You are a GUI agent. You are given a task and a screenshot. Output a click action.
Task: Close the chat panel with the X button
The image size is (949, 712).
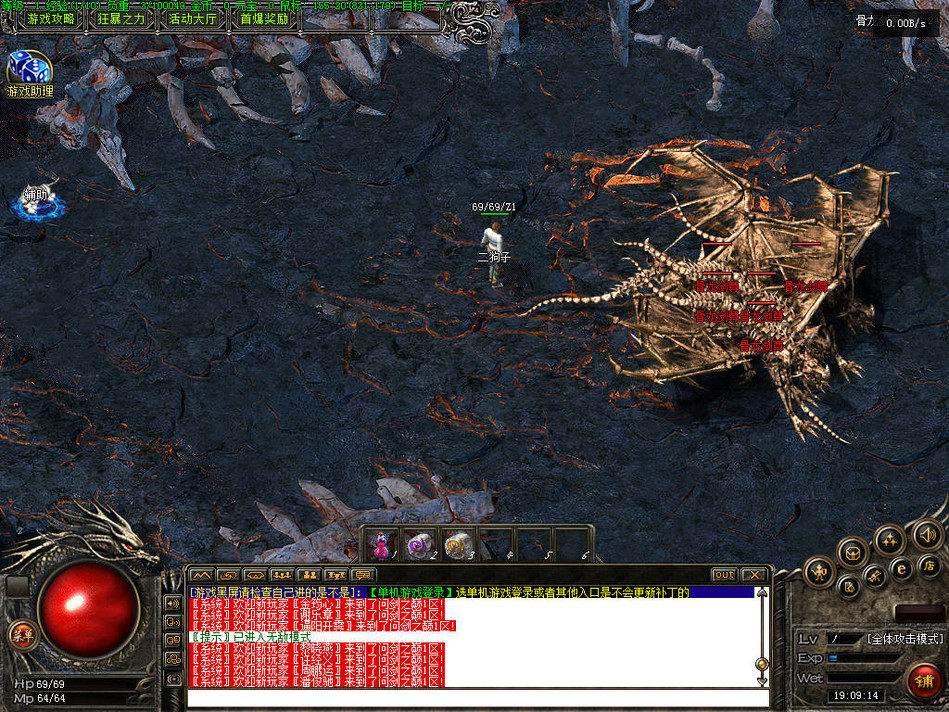(752, 575)
